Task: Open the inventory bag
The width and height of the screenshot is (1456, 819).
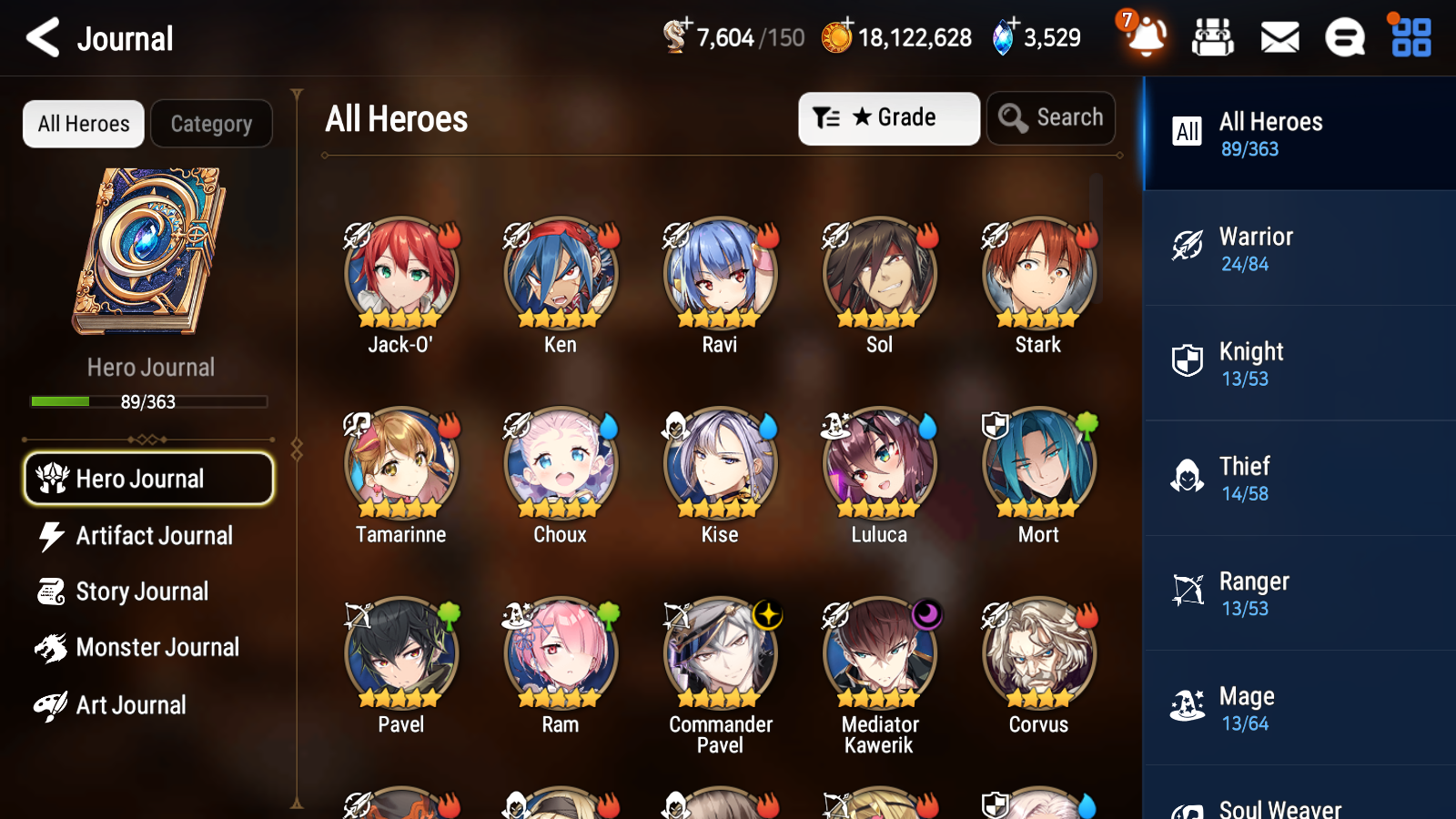Action: [1213, 37]
